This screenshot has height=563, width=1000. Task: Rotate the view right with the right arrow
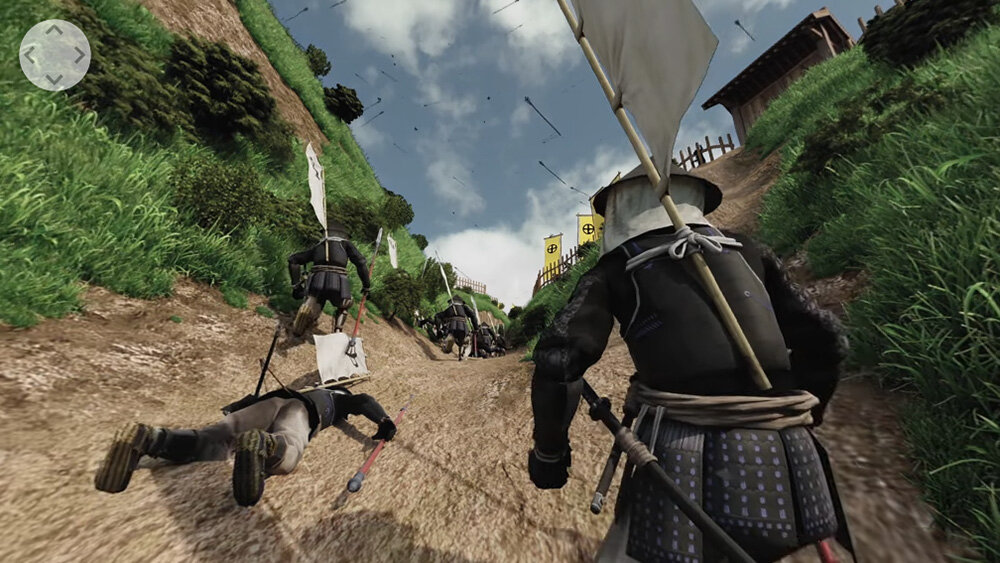[78, 55]
